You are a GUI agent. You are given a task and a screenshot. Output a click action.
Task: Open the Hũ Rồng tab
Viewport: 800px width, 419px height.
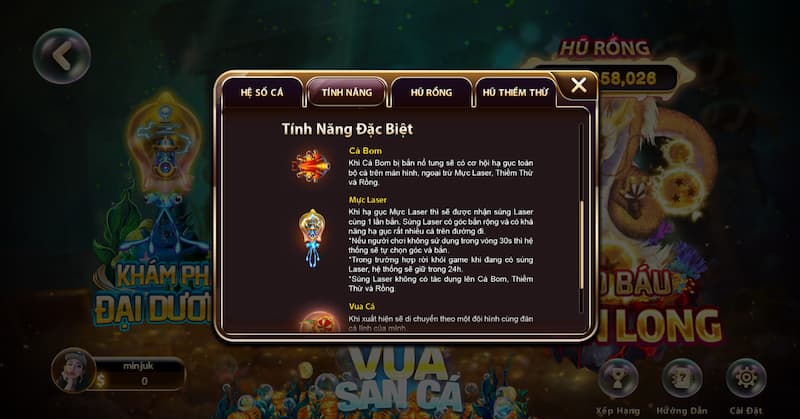[431, 92]
